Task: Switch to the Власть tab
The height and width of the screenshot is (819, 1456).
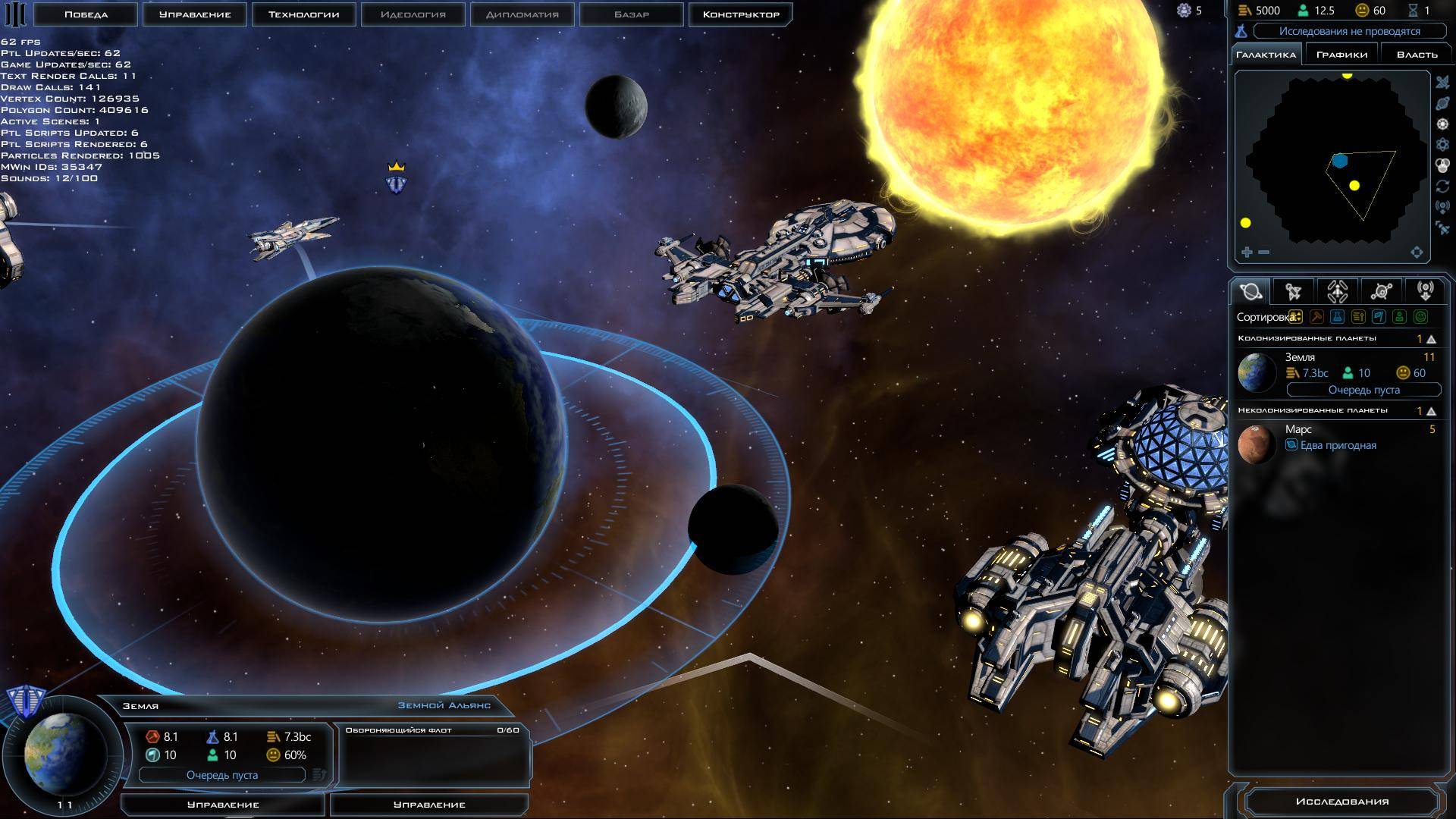Action: (1417, 55)
